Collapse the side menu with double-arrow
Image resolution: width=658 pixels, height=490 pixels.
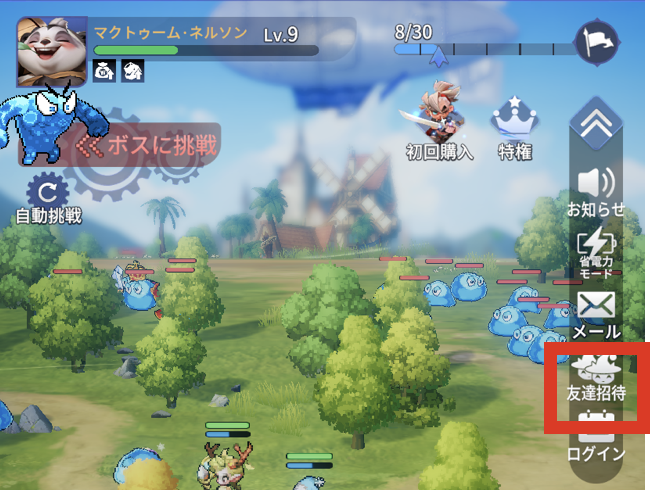pos(596,124)
